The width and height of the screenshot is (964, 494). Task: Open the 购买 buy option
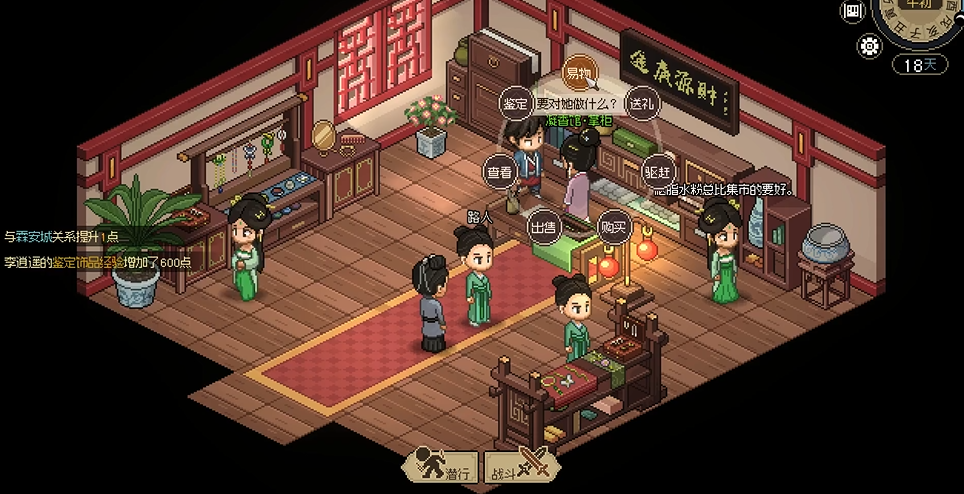pos(613,227)
